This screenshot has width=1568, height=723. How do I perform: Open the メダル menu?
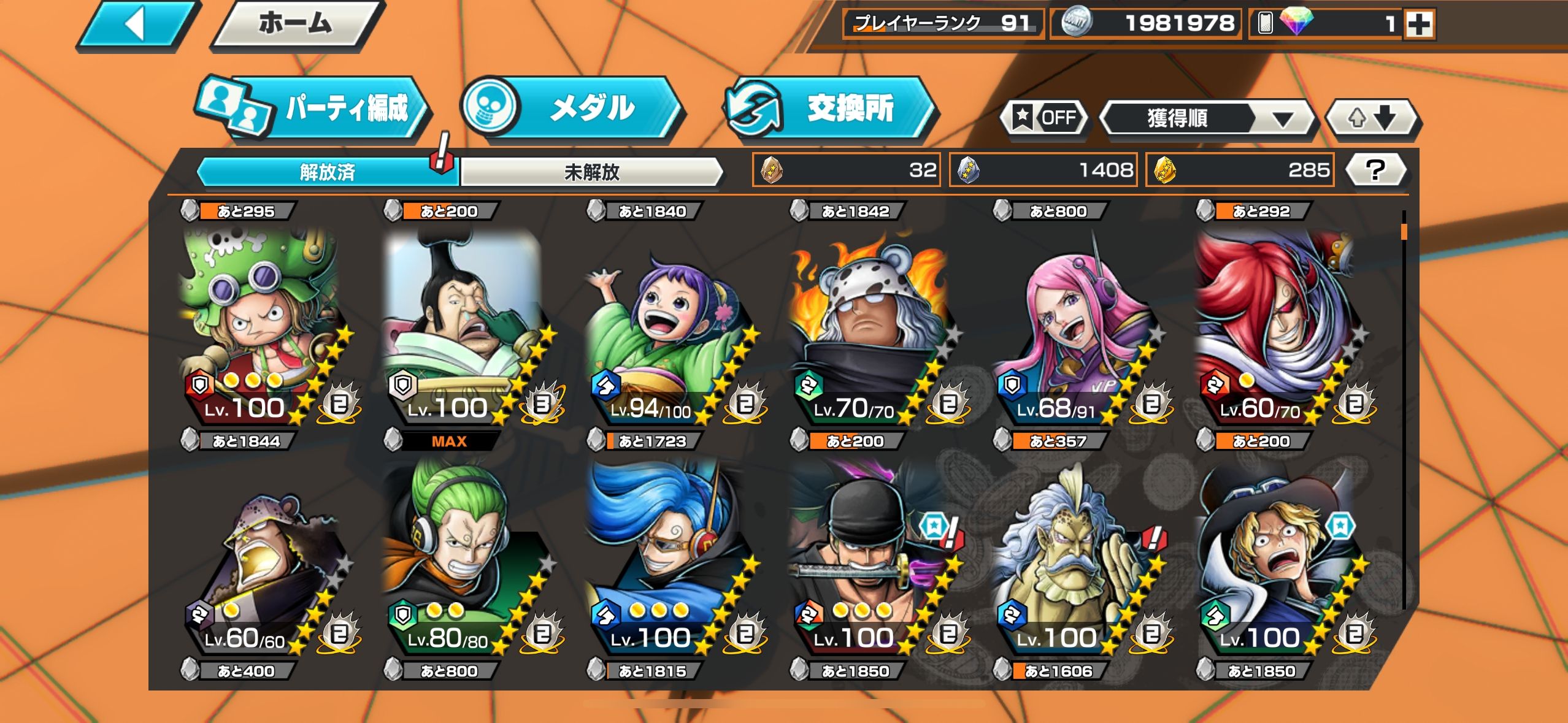(x=571, y=109)
